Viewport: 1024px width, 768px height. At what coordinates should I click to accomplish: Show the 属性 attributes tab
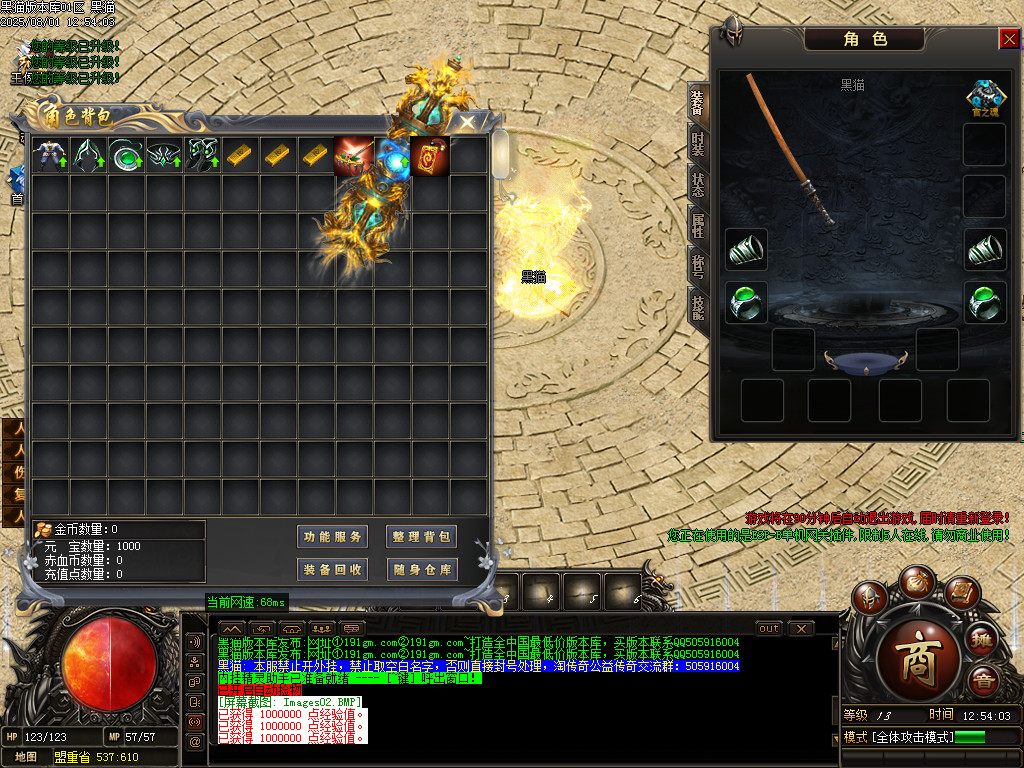pyautogui.click(x=698, y=224)
